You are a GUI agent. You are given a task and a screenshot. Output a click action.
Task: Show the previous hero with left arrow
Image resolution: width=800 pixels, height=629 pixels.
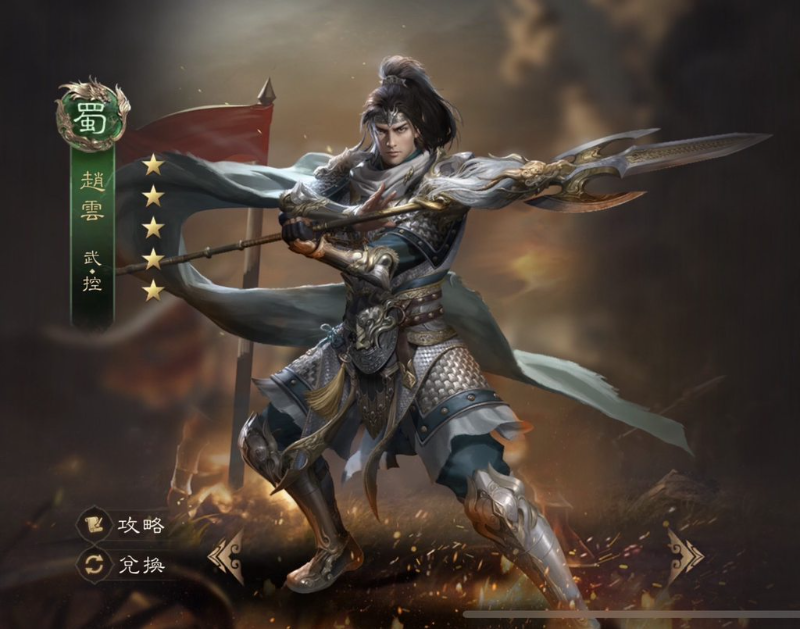pos(225,556)
